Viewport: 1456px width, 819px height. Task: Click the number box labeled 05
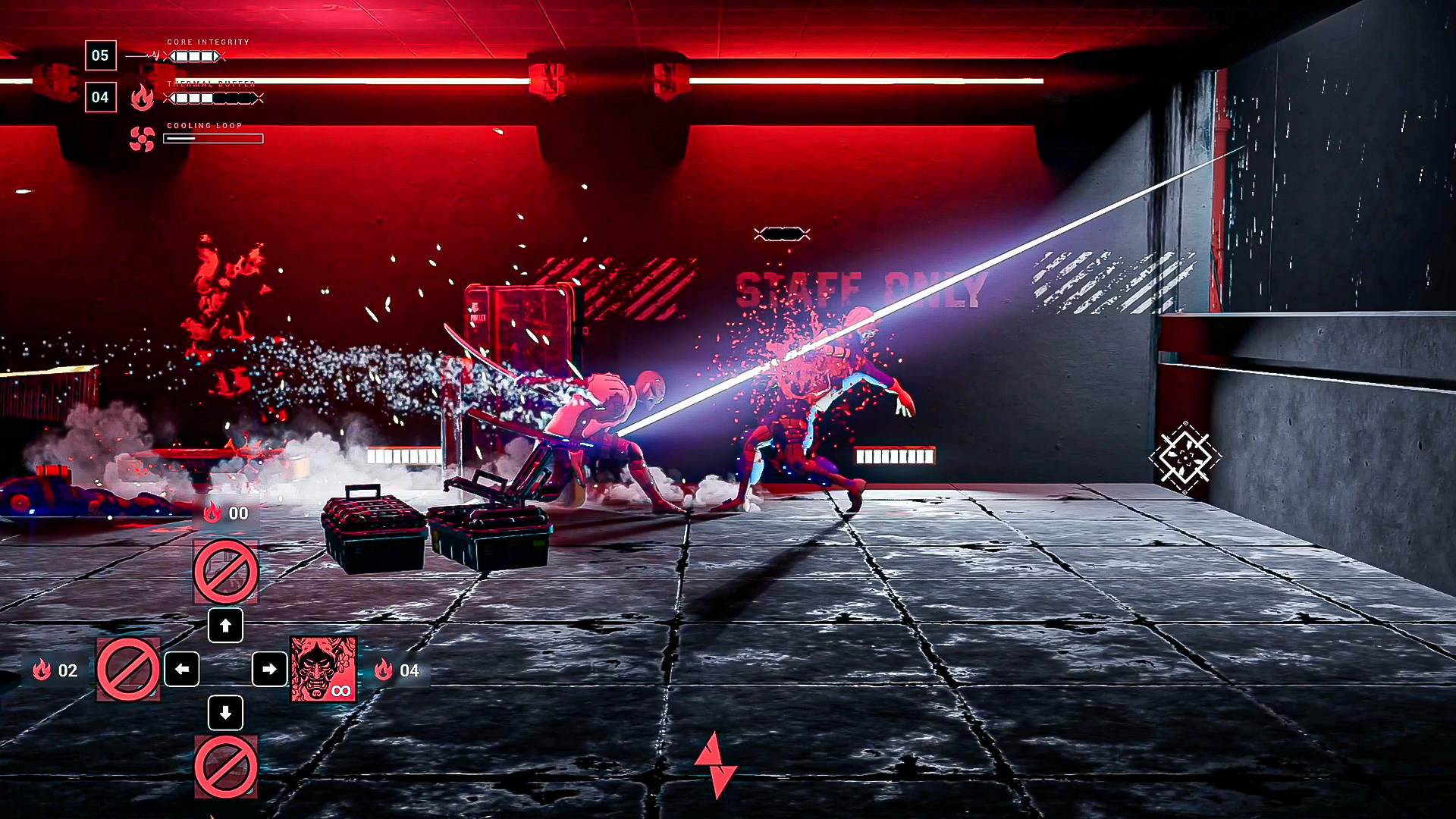tap(100, 55)
